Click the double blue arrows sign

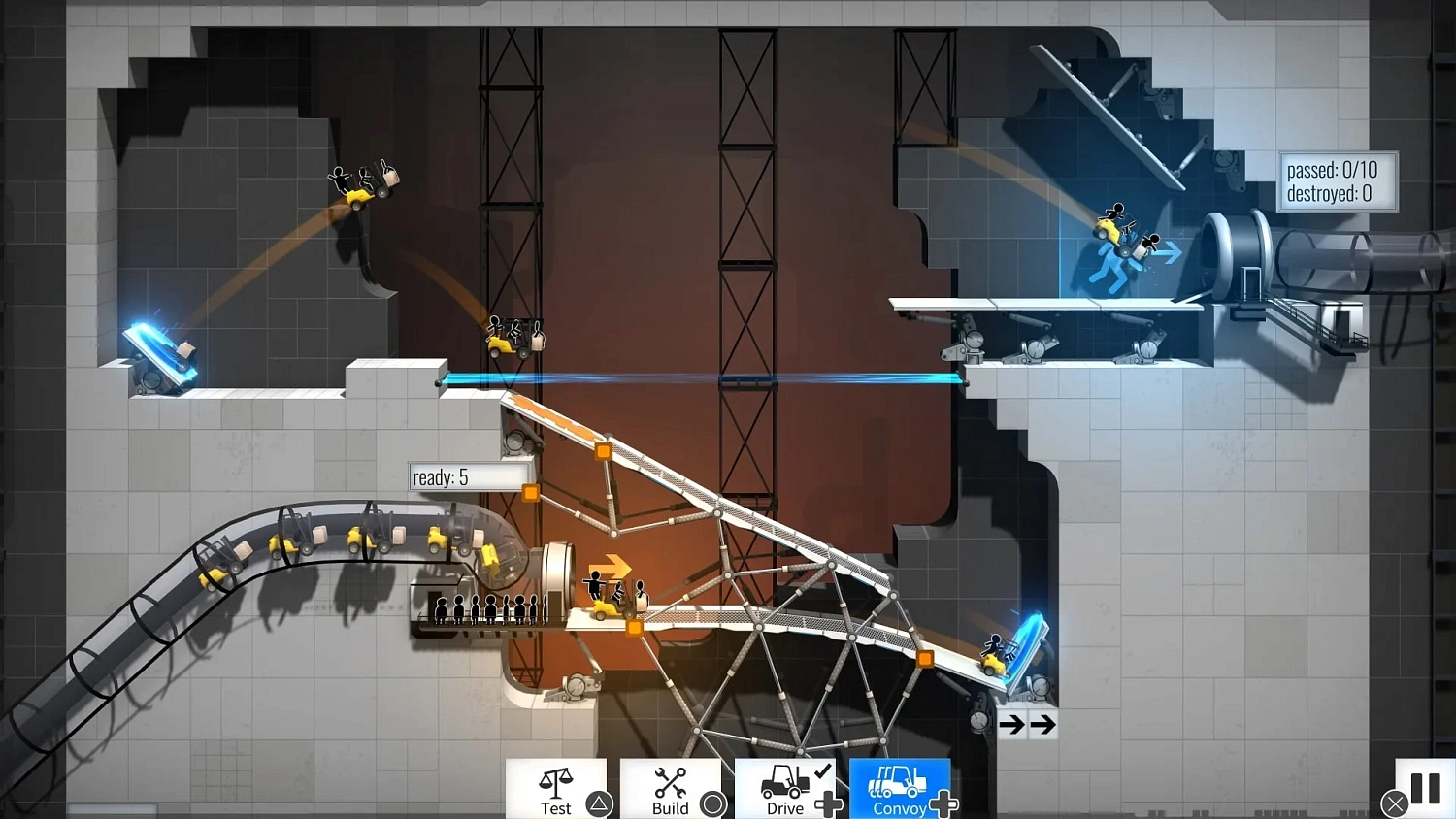[1027, 723]
